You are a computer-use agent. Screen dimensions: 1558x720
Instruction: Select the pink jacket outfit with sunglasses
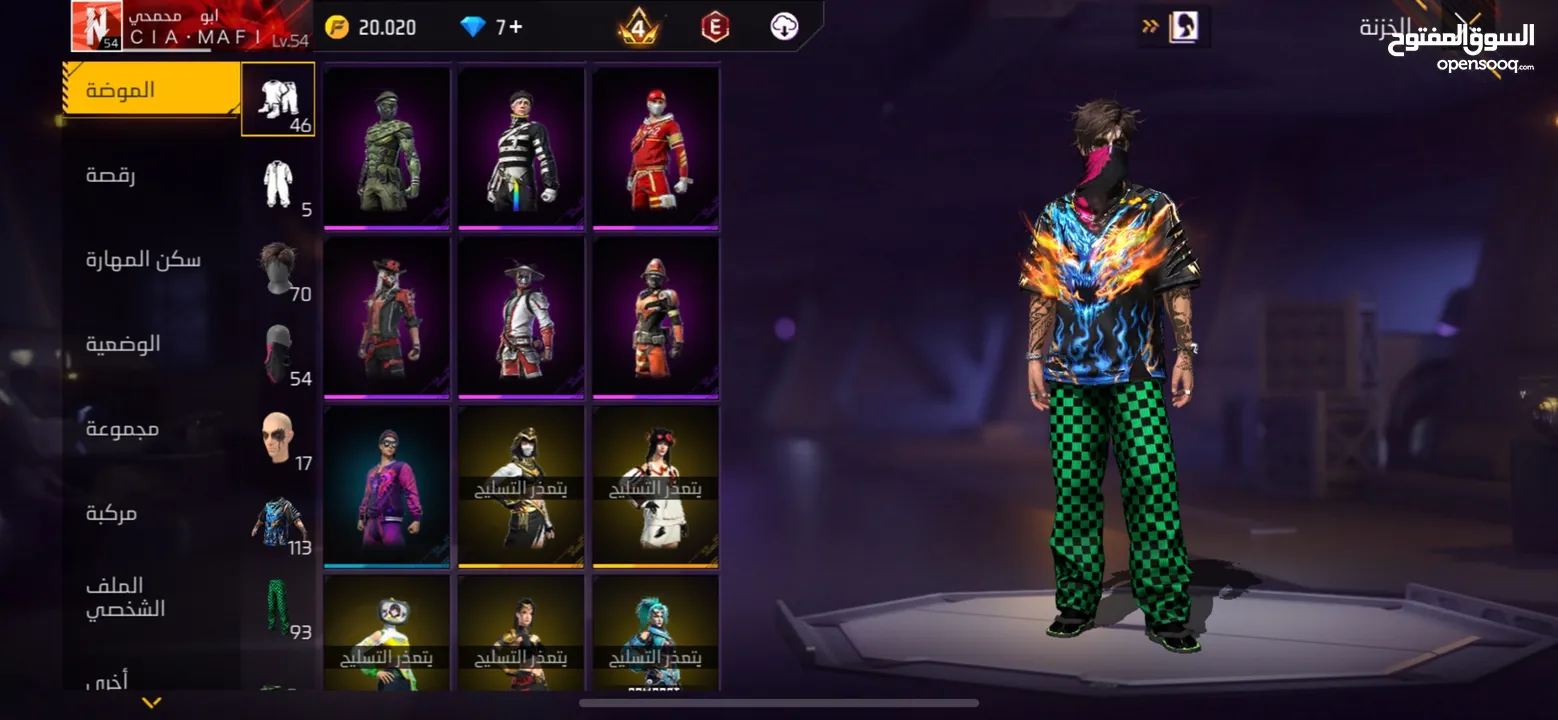387,486
